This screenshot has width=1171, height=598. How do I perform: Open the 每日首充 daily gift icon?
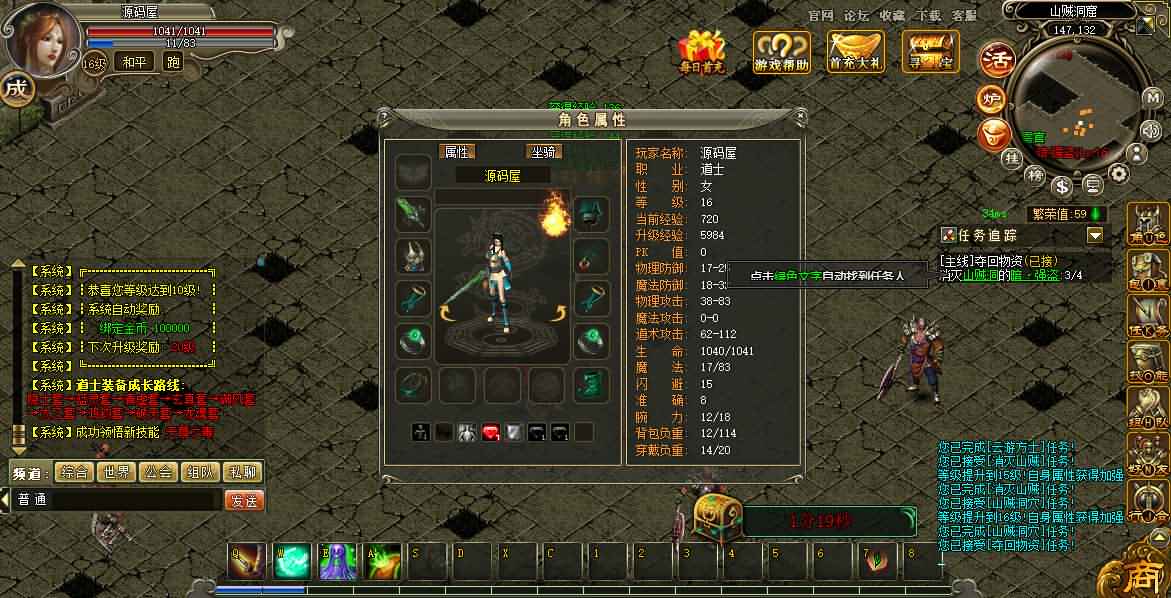pos(701,50)
